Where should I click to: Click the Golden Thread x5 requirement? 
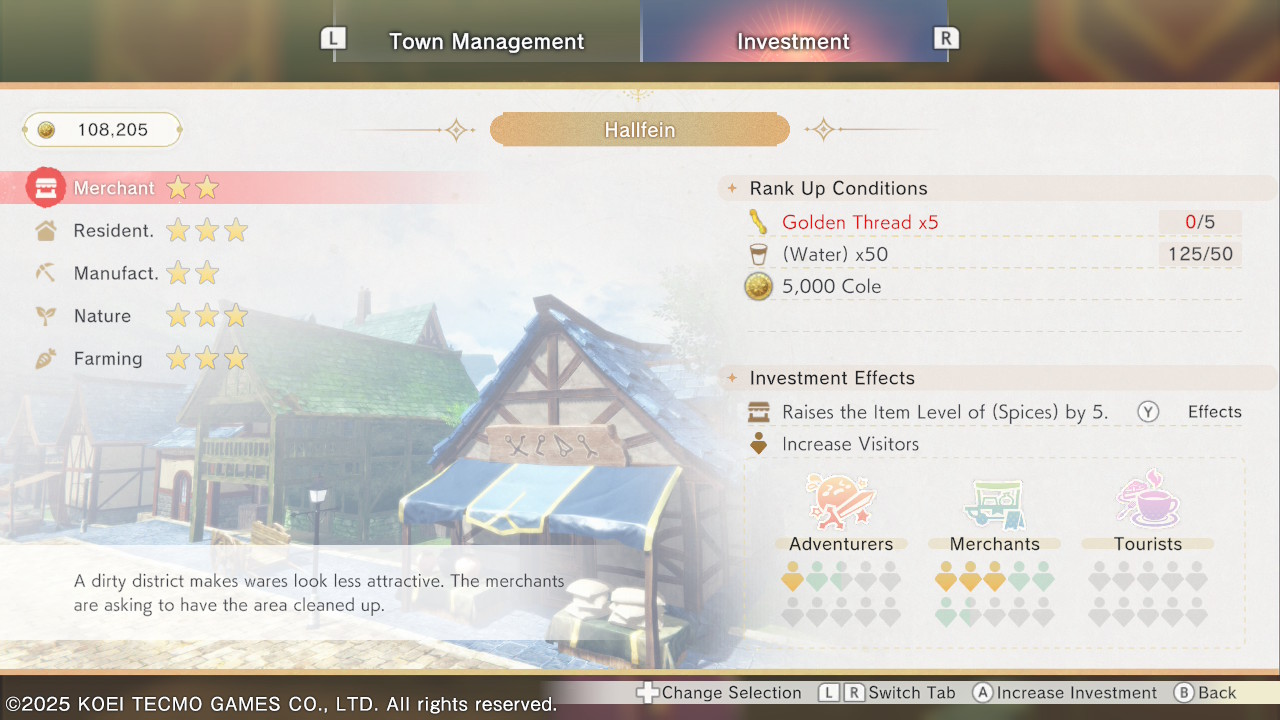[x=860, y=222]
